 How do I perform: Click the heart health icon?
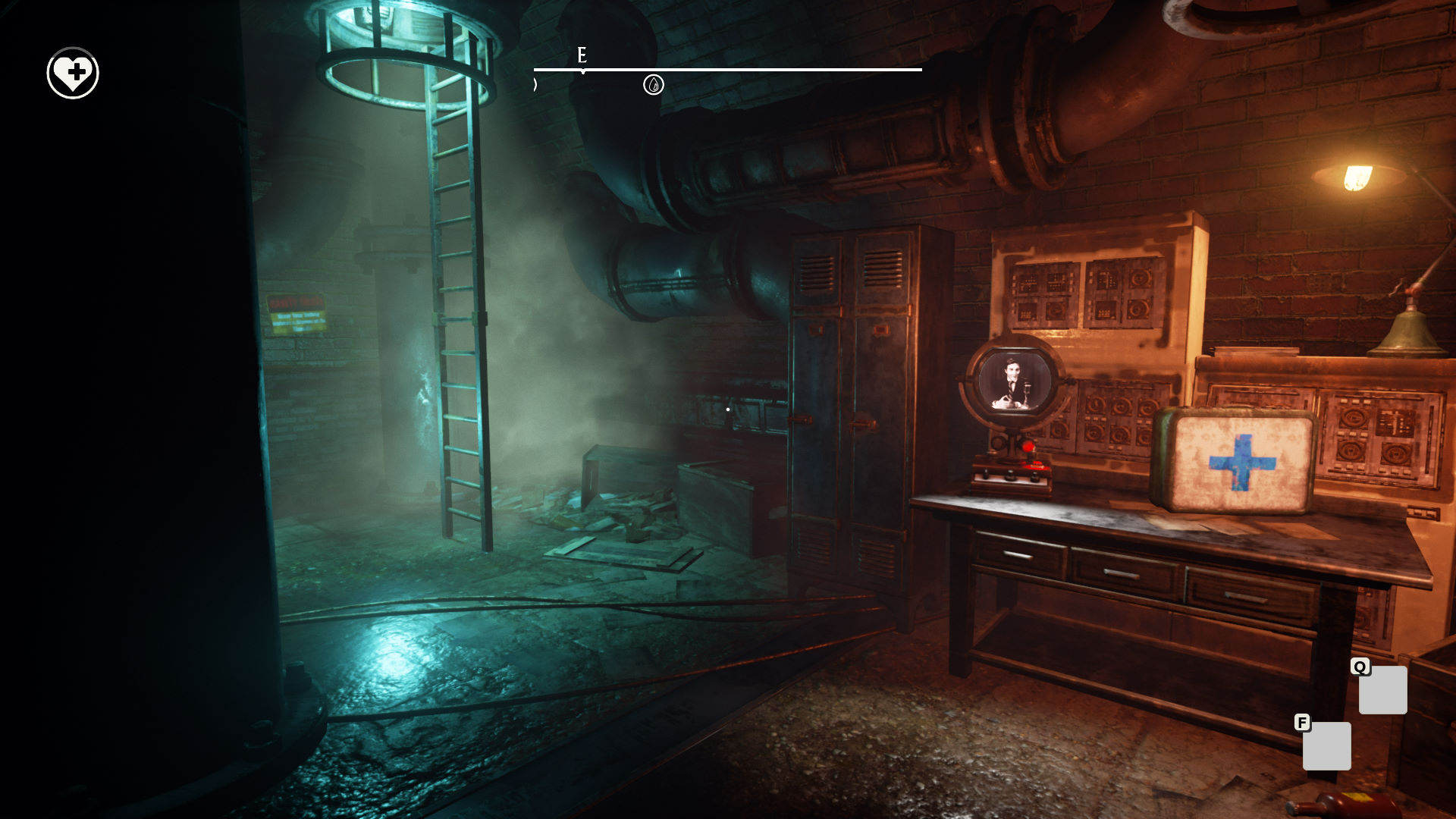[x=73, y=74]
